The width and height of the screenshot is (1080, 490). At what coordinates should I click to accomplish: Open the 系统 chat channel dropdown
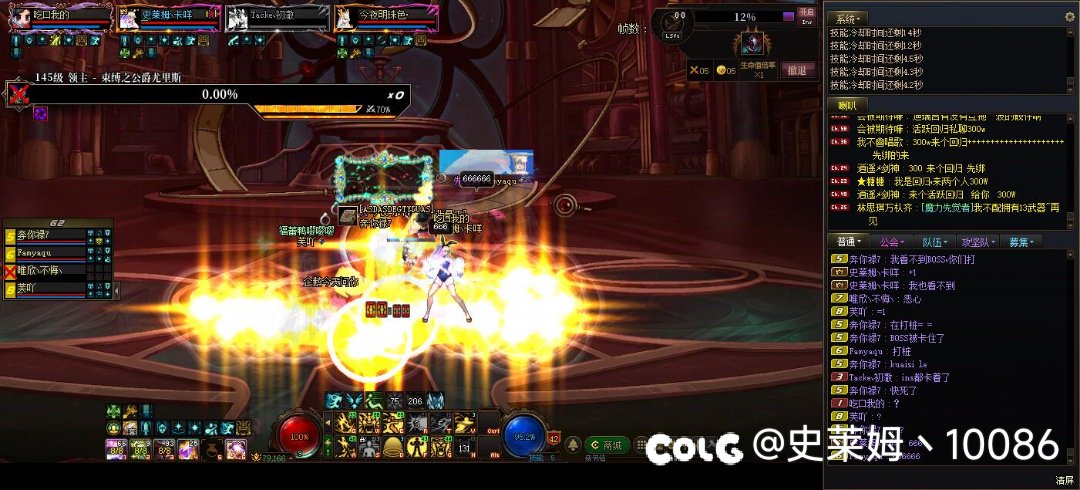tap(850, 18)
